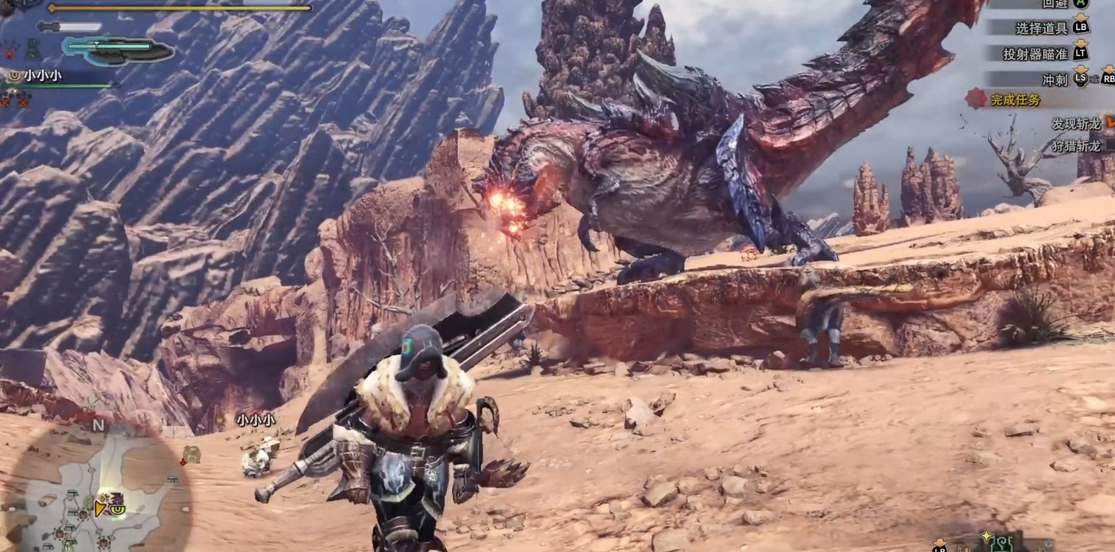This screenshot has height=552, width=1115.
Task: Select the 完成任务 quest tracker heading
Action: point(1015,99)
